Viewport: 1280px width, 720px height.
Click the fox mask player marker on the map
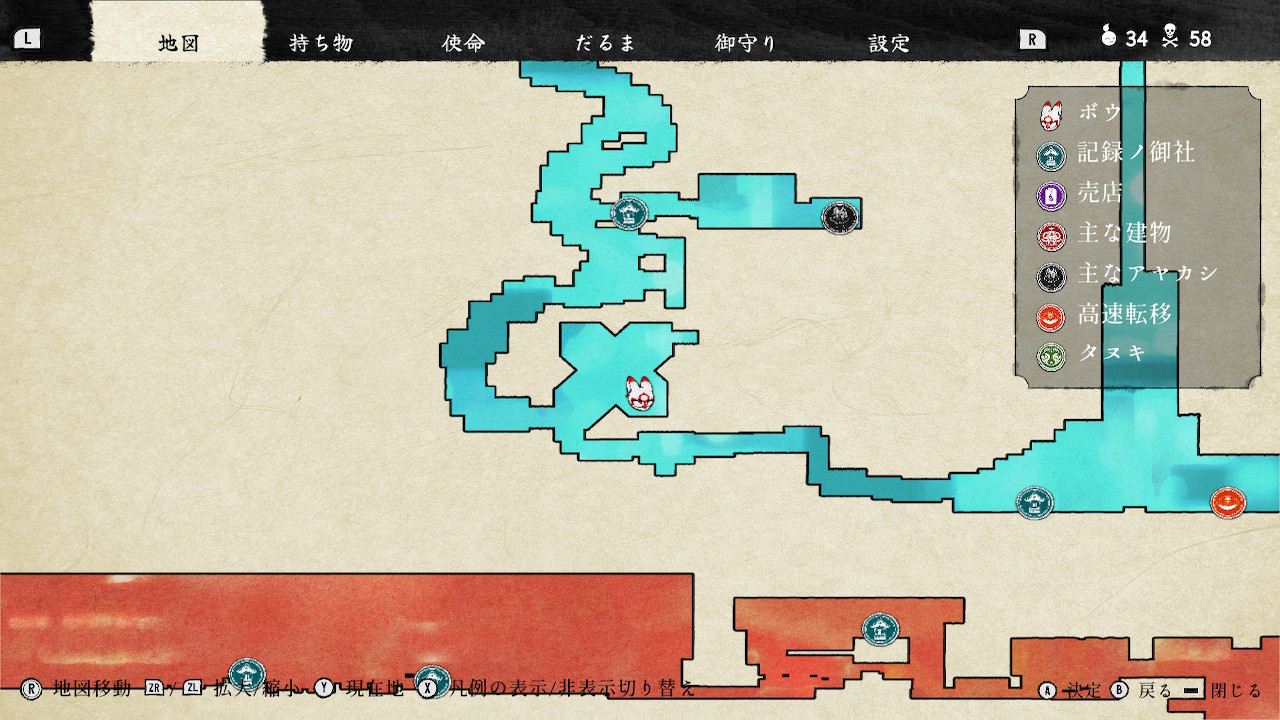(639, 394)
